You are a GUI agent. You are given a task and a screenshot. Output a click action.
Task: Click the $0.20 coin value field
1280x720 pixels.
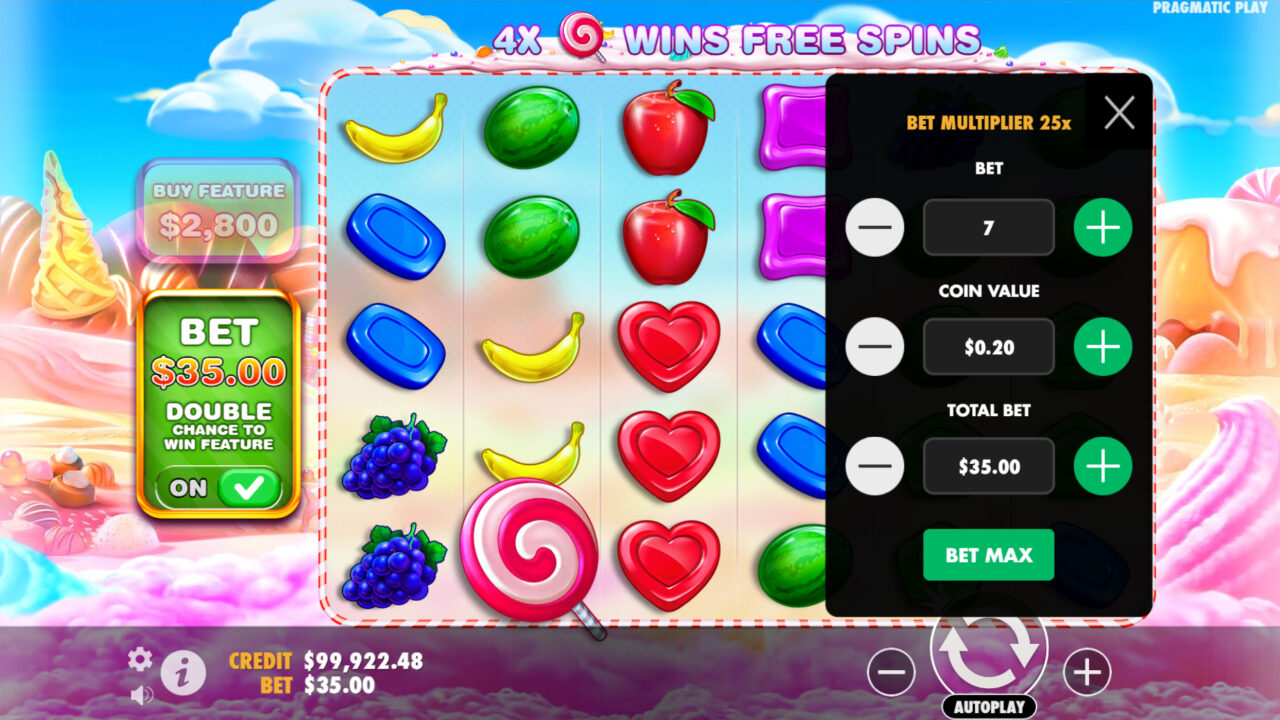tap(988, 347)
